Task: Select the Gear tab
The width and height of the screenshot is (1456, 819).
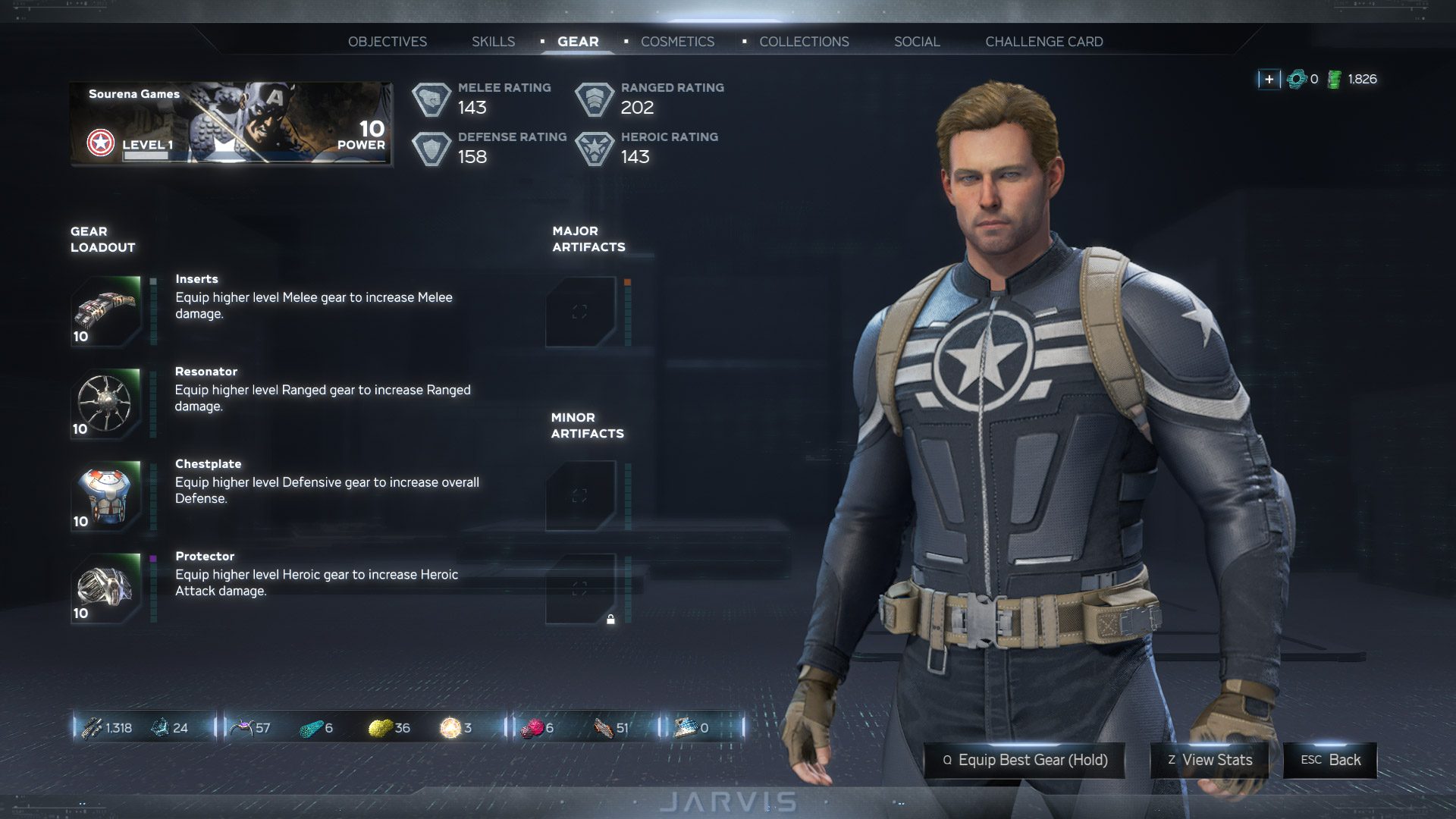Action: point(578,42)
